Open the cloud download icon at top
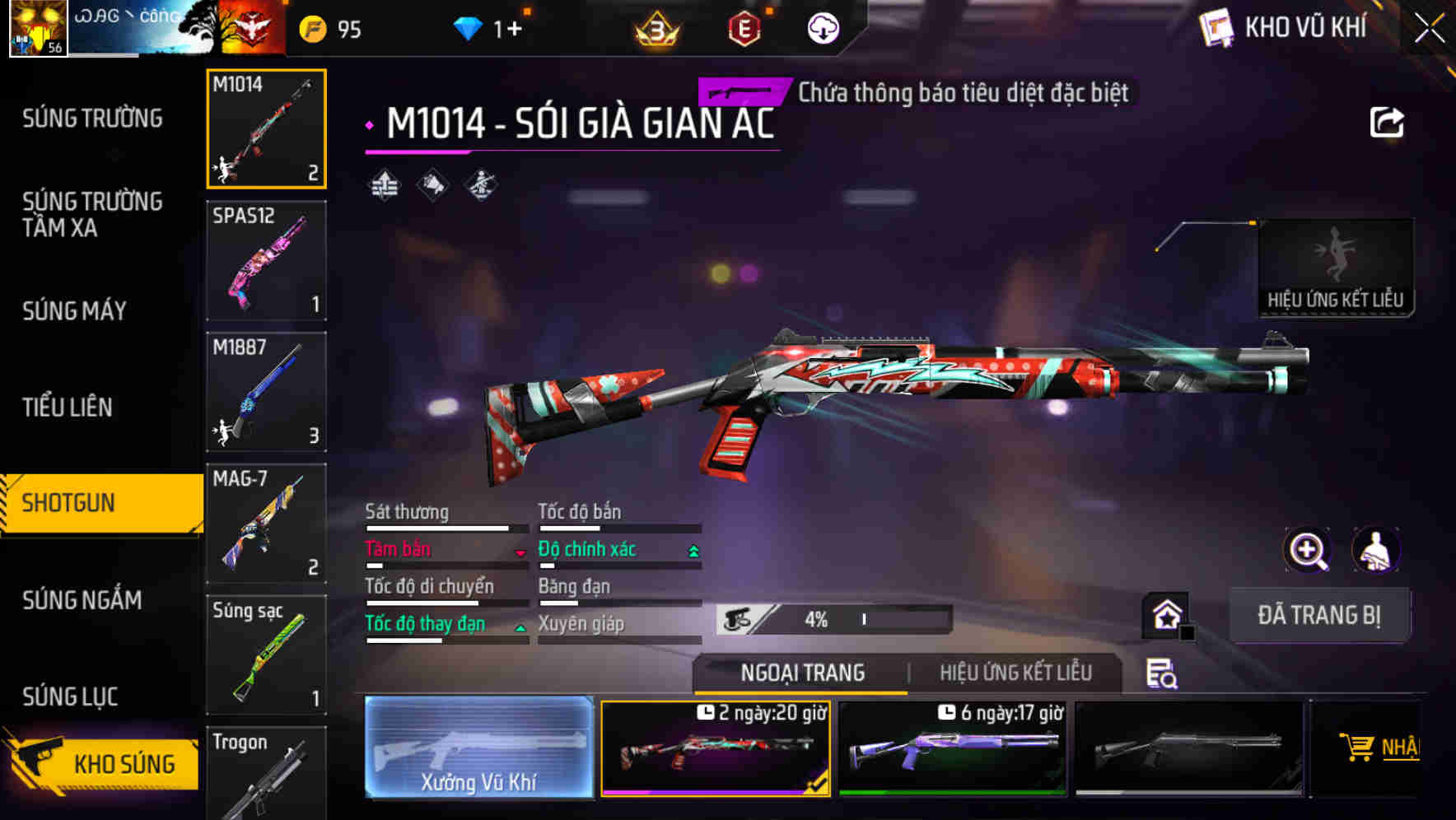Image resolution: width=1456 pixels, height=820 pixels. click(x=823, y=29)
